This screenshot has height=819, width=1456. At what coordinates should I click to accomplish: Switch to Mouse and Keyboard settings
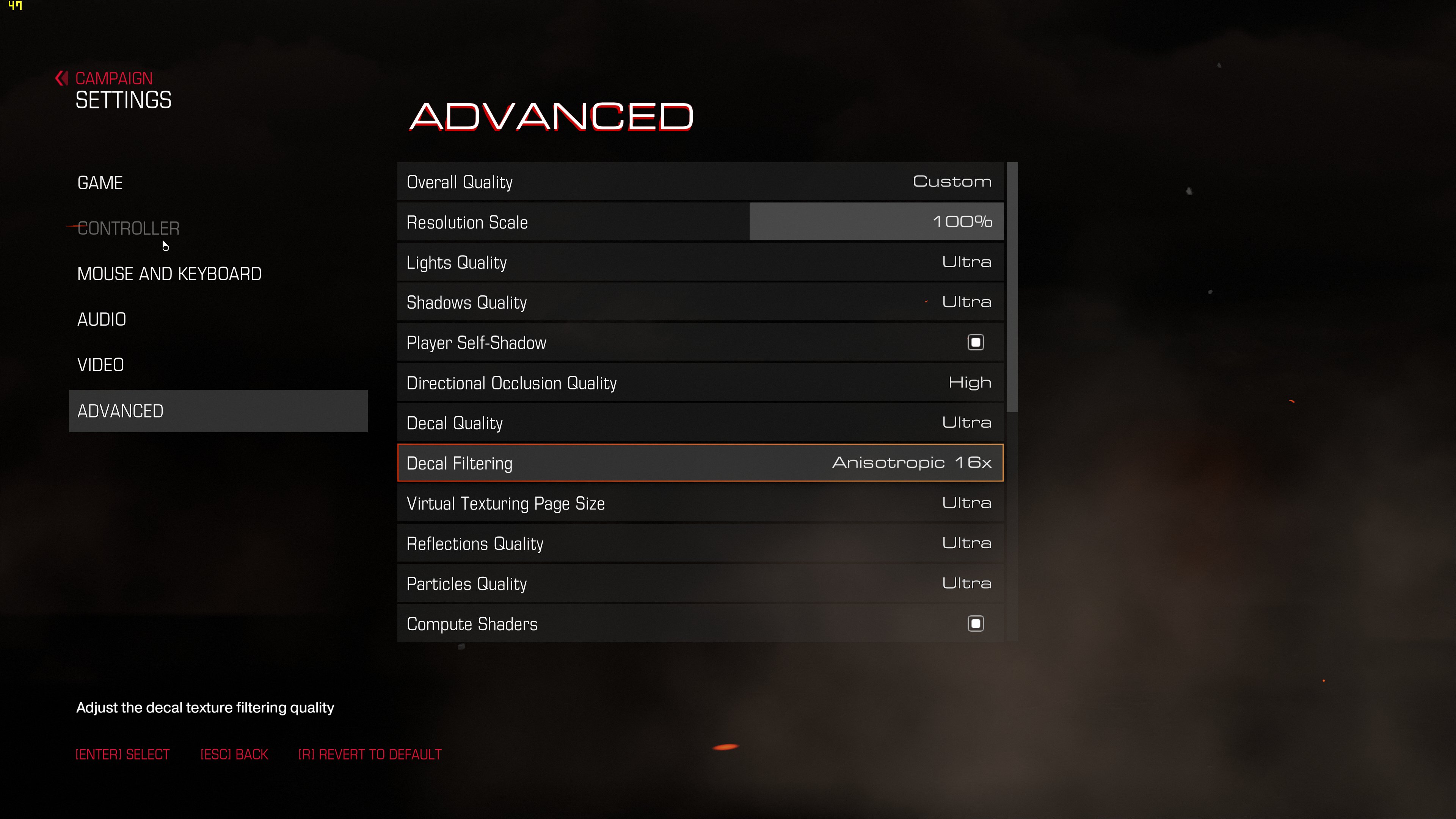pyautogui.click(x=169, y=274)
